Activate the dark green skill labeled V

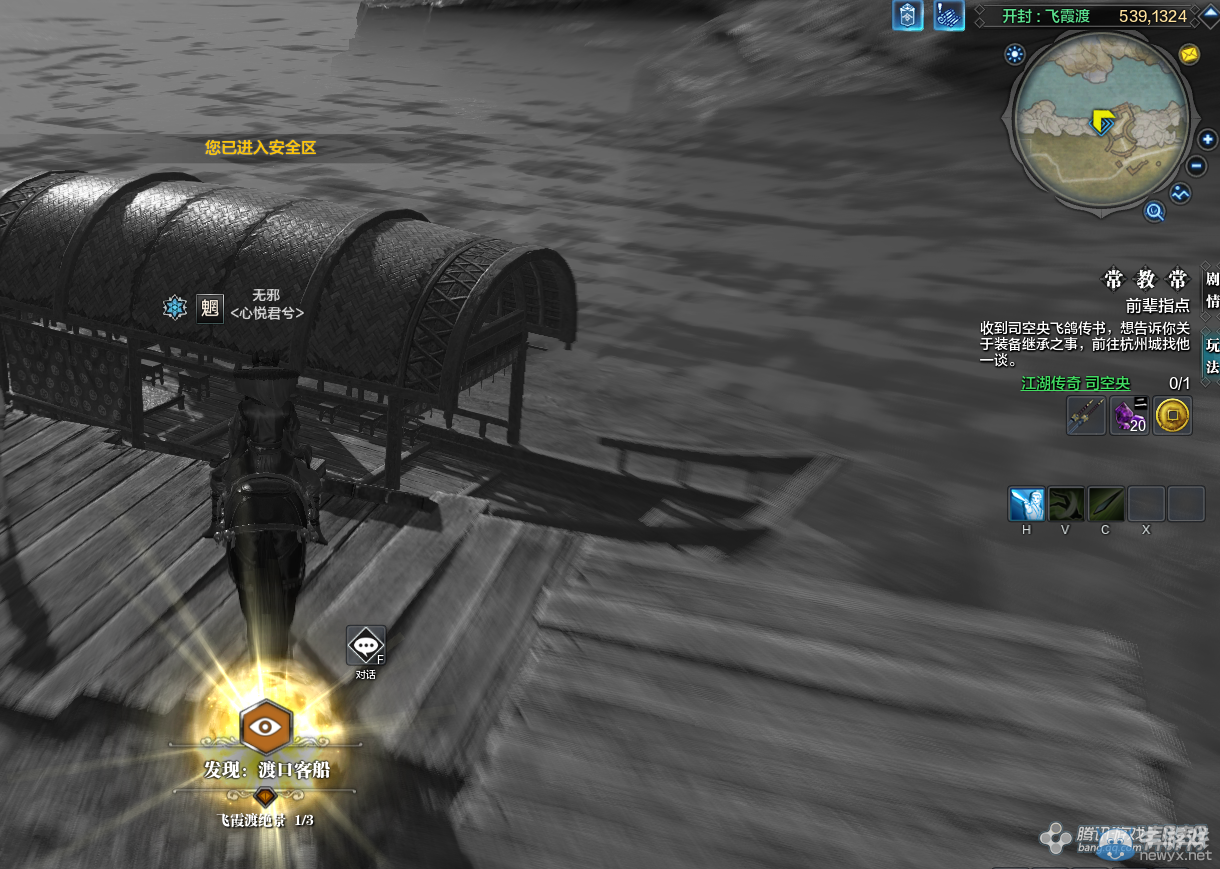pyautogui.click(x=1066, y=504)
